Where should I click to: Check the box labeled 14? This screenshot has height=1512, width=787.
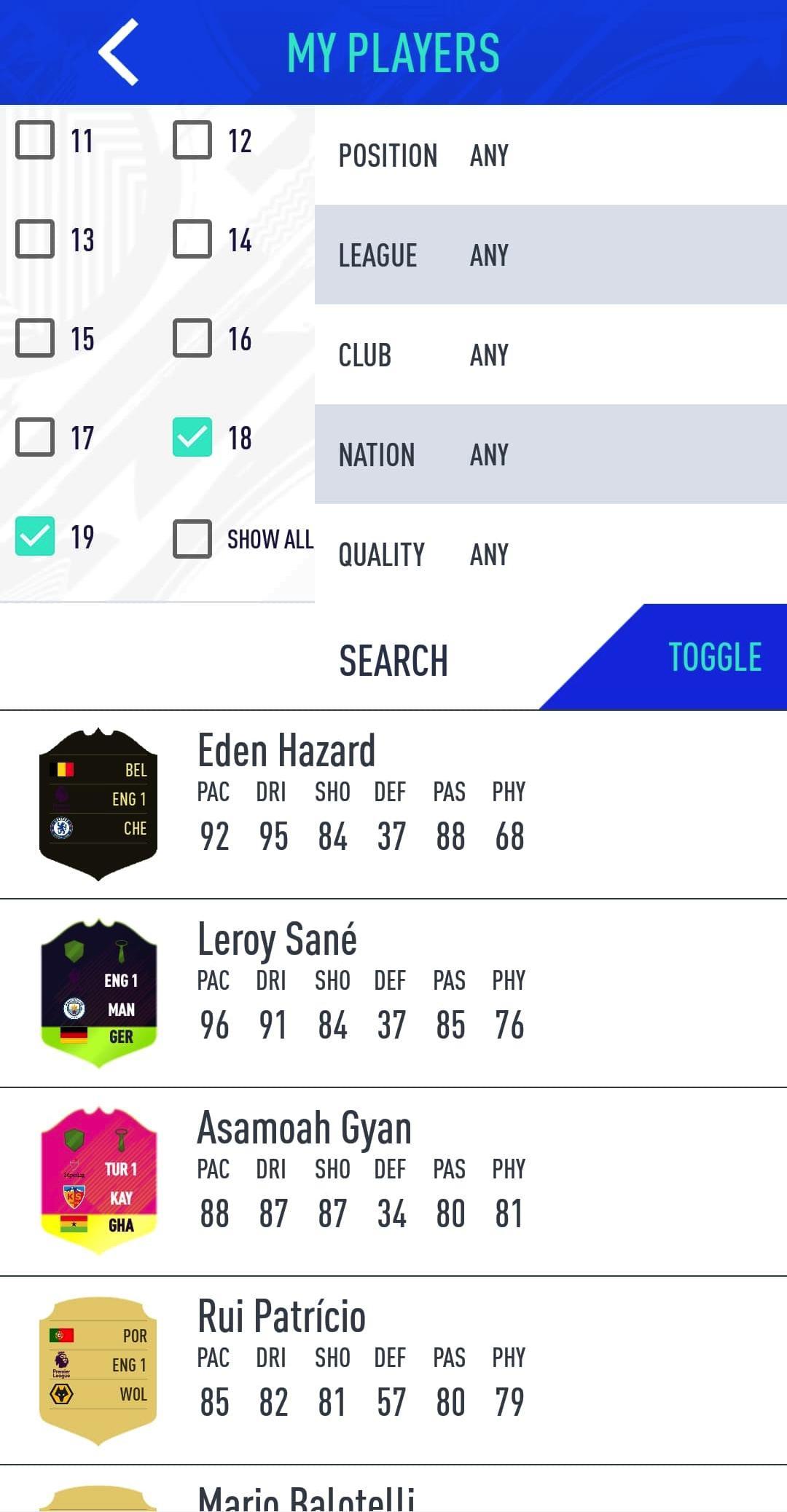point(192,239)
